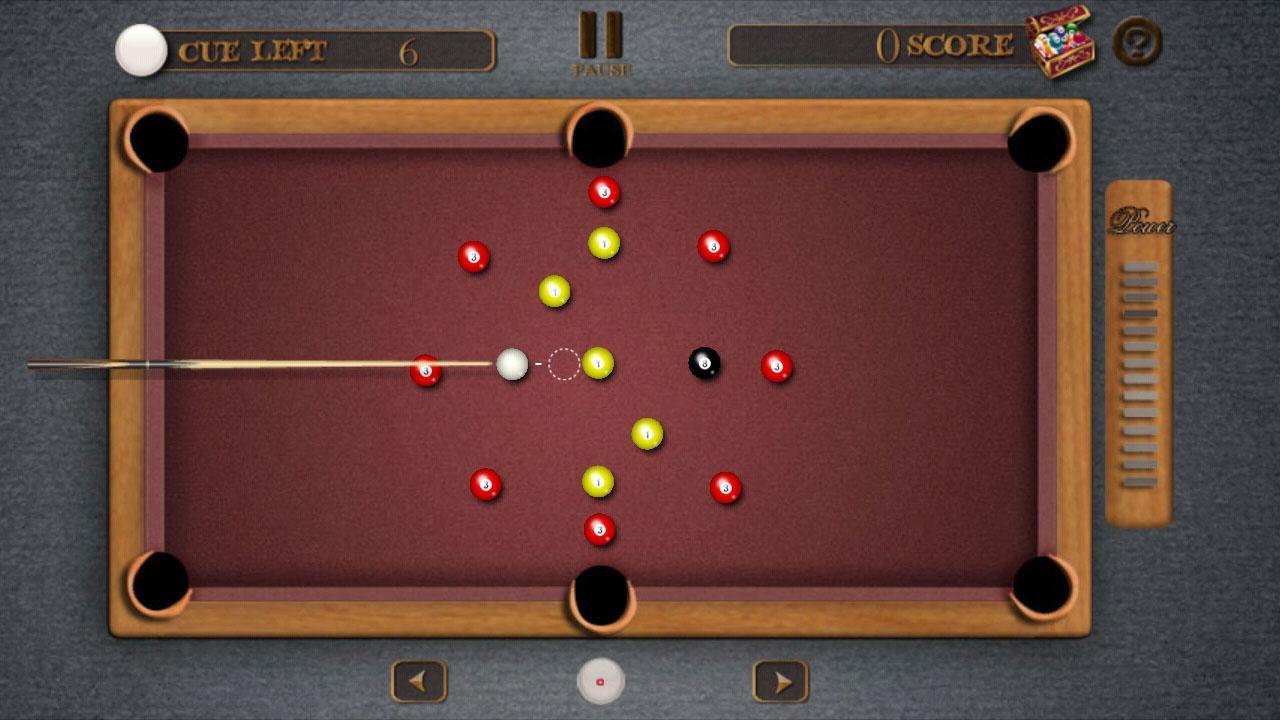Click the dotted aiming target circle
Viewport: 1280px width, 720px height.
pos(563,365)
